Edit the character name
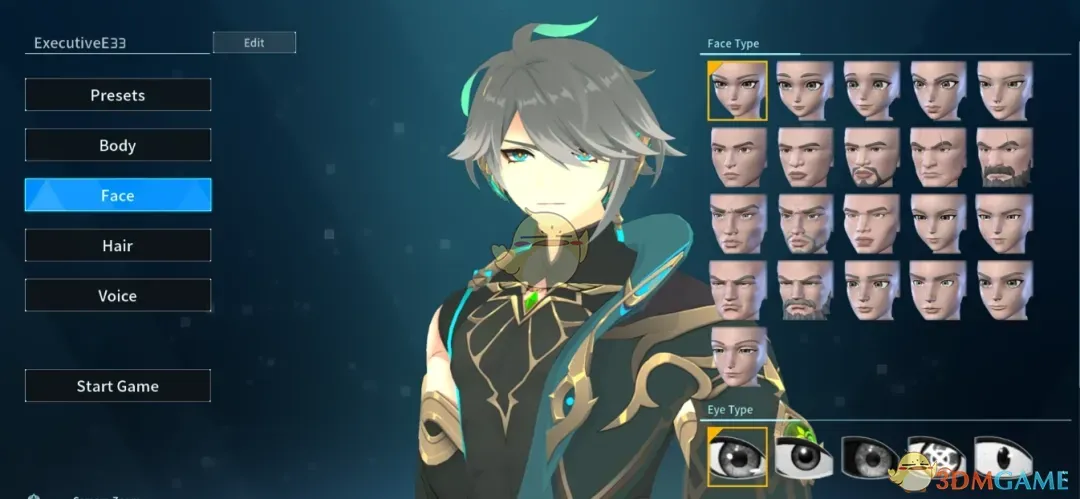Screen dimensions: 1080x499 (254, 43)
